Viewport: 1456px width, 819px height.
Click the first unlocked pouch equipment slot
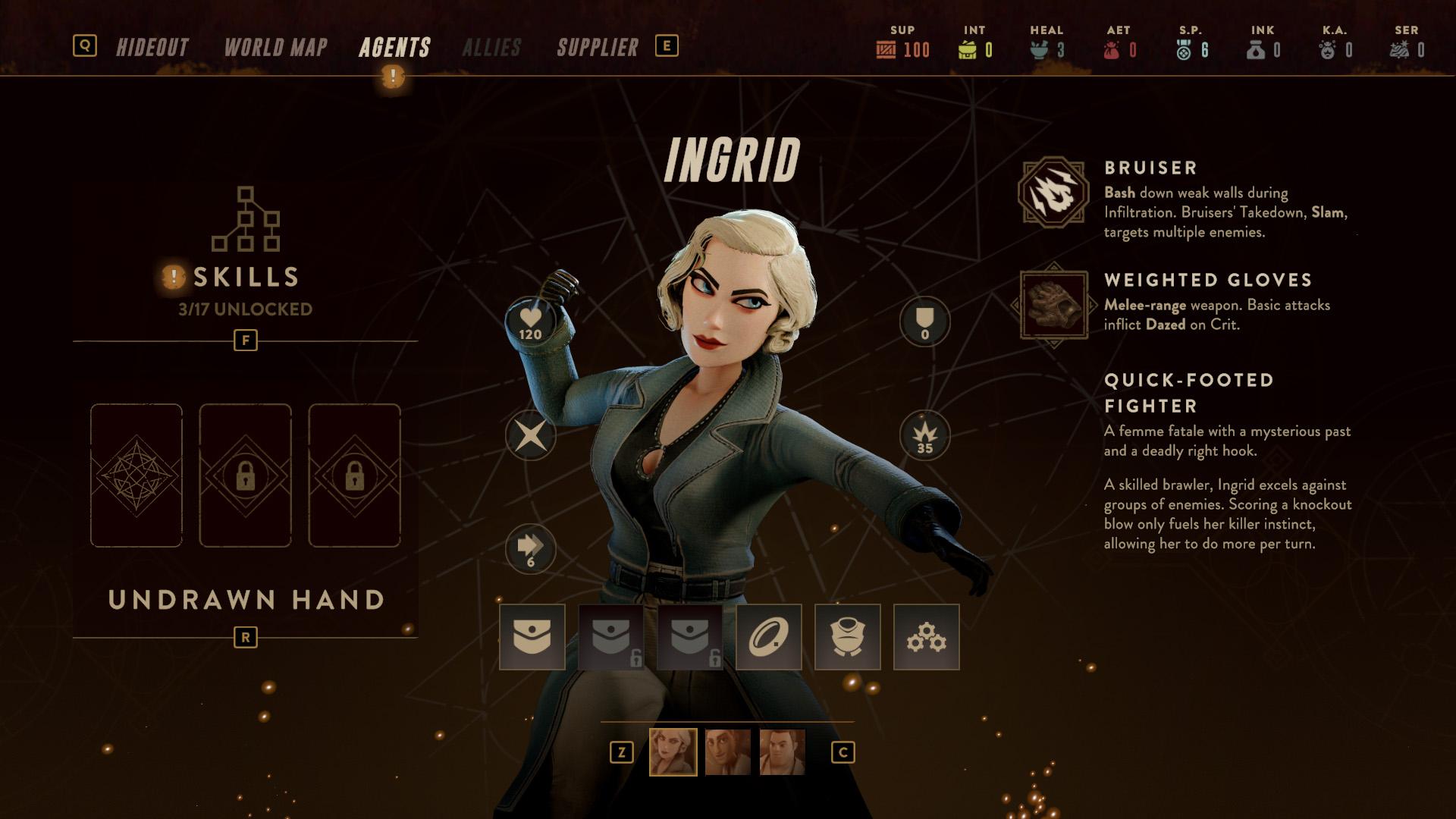point(532,637)
